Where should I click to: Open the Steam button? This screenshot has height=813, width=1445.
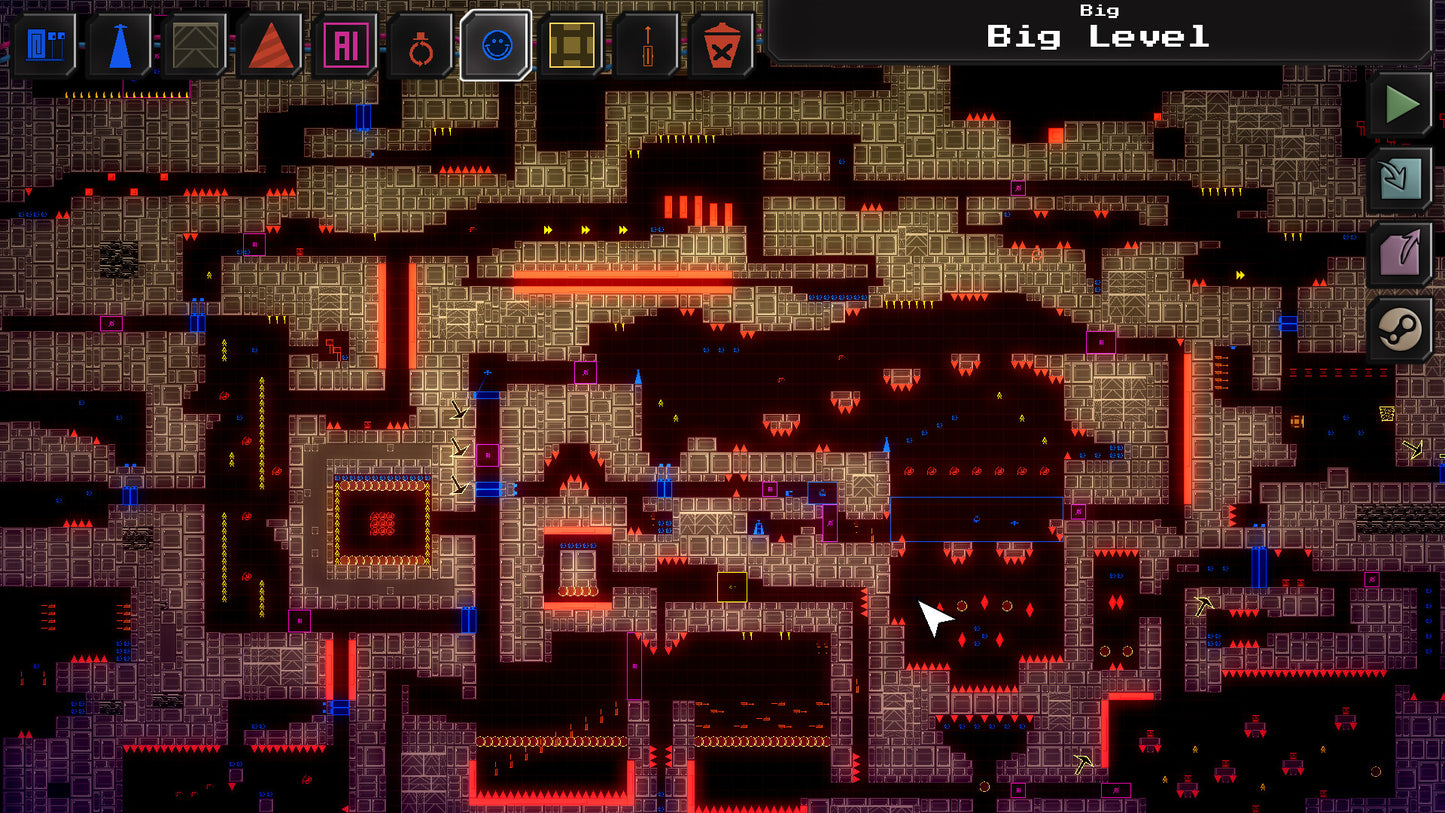click(x=1400, y=329)
